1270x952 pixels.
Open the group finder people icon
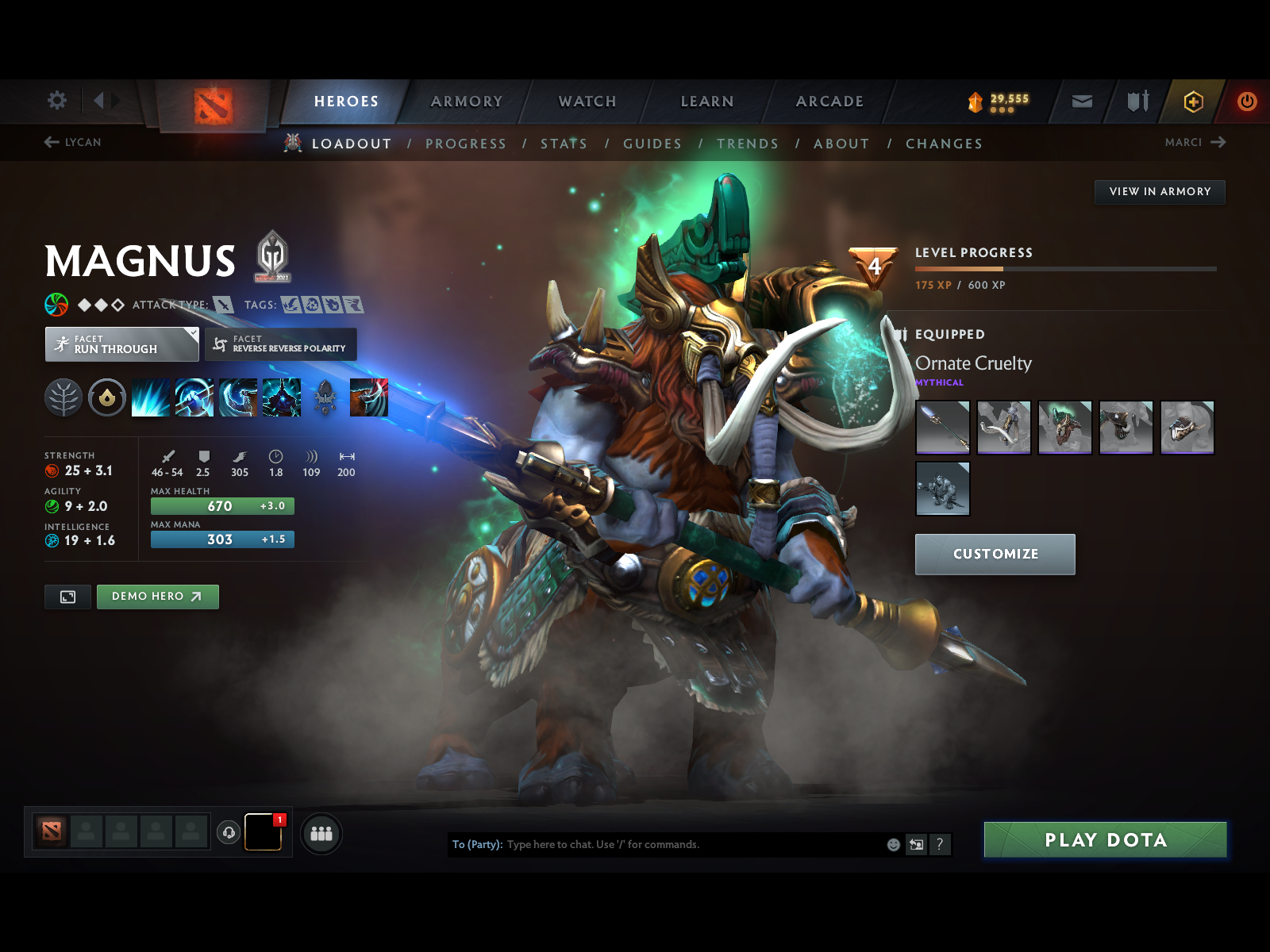pos(321,834)
